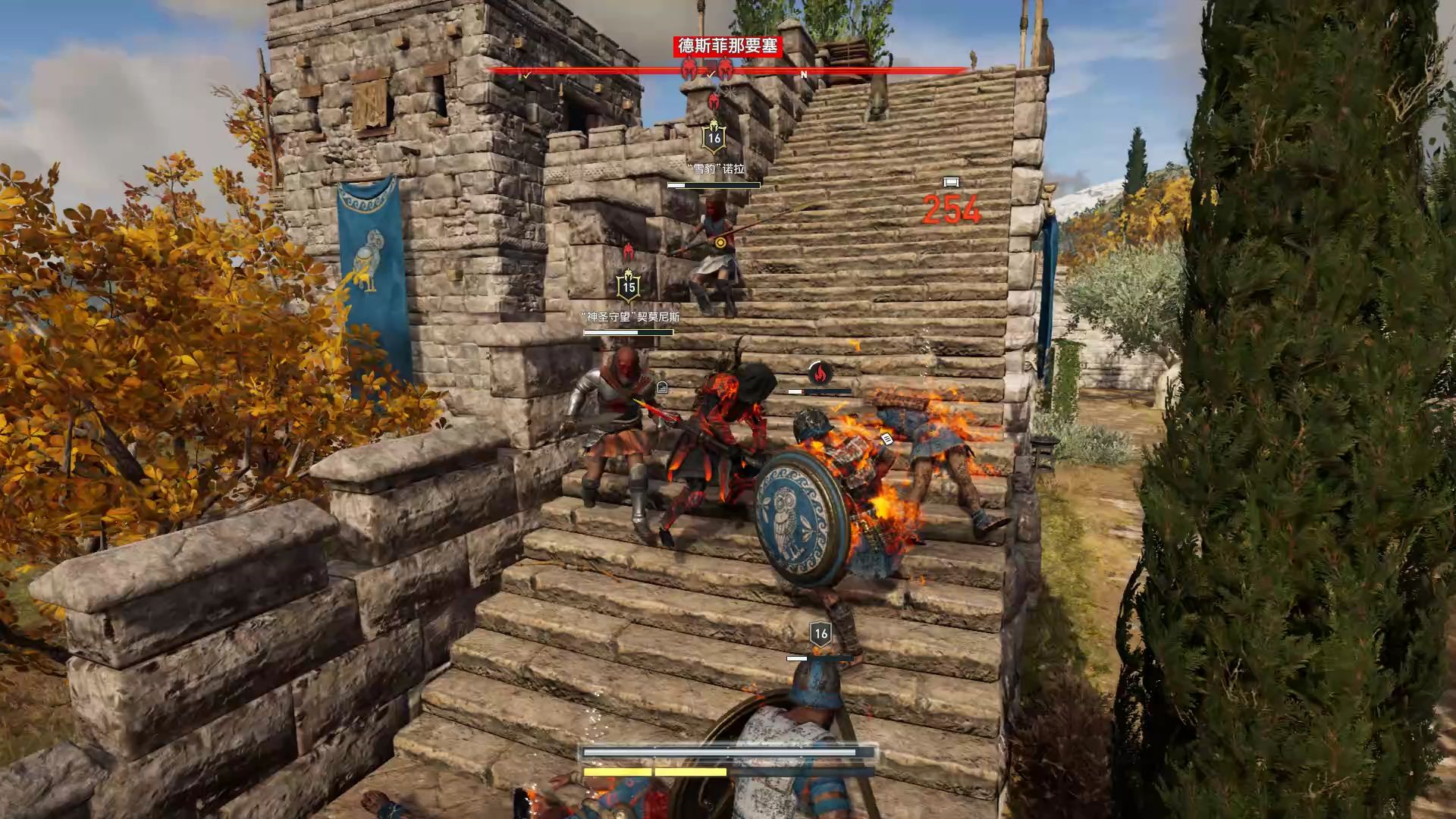Click the burning flame status icon
Image resolution: width=1456 pixels, height=819 pixels.
tap(819, 372)
